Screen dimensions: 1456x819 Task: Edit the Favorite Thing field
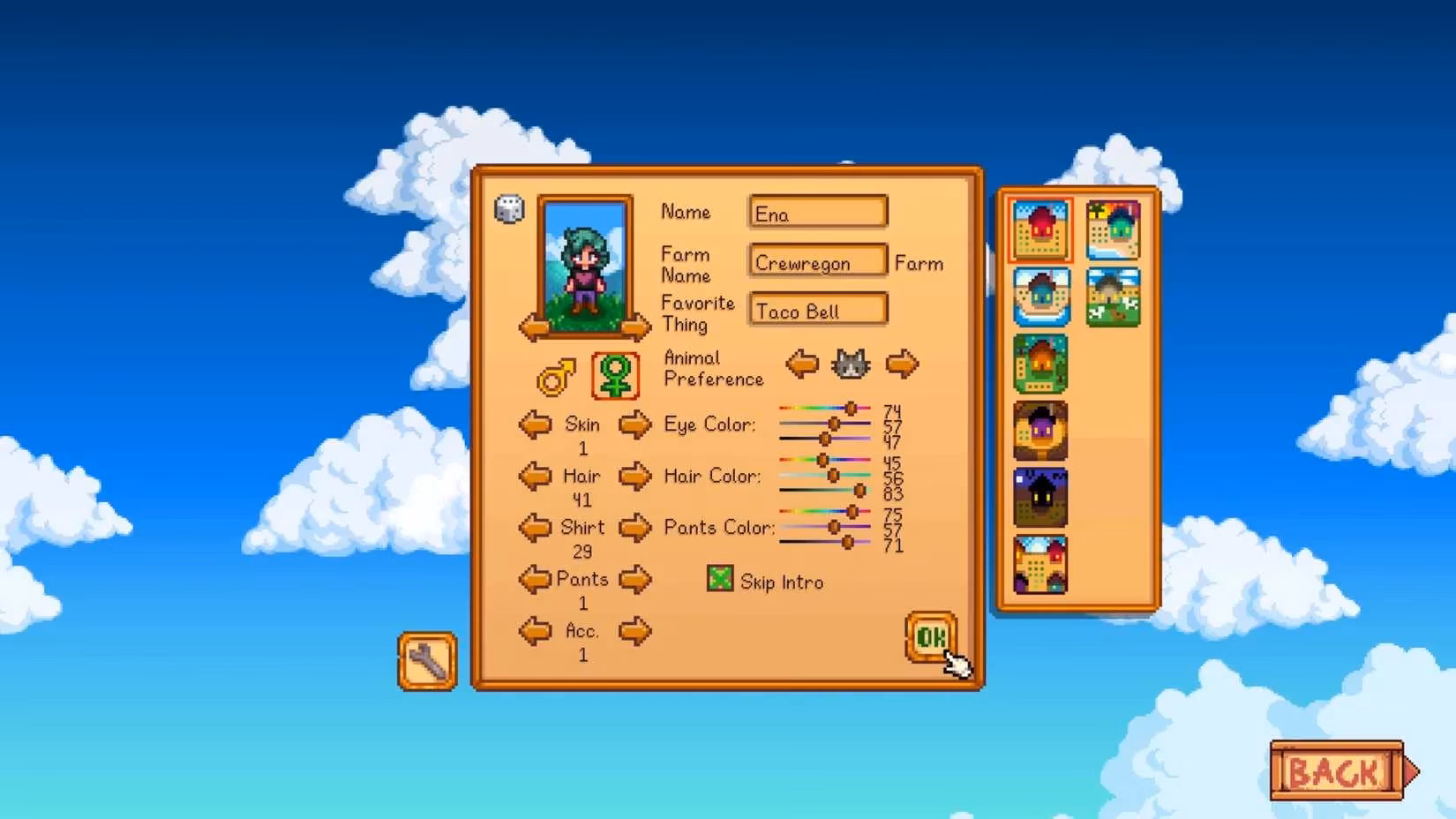(x=818, y=311)
